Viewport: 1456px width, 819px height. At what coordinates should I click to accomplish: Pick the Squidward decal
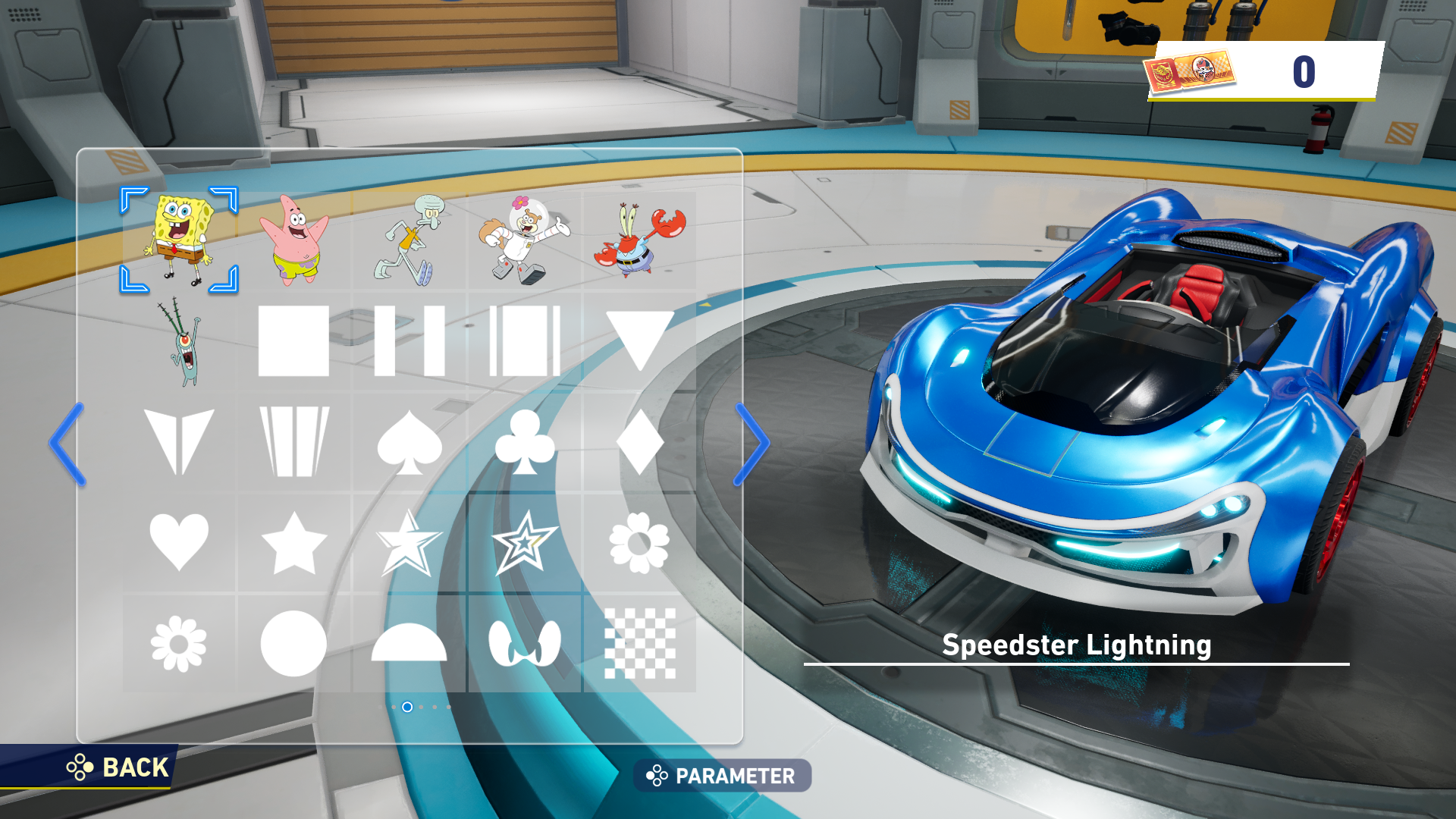409,240
